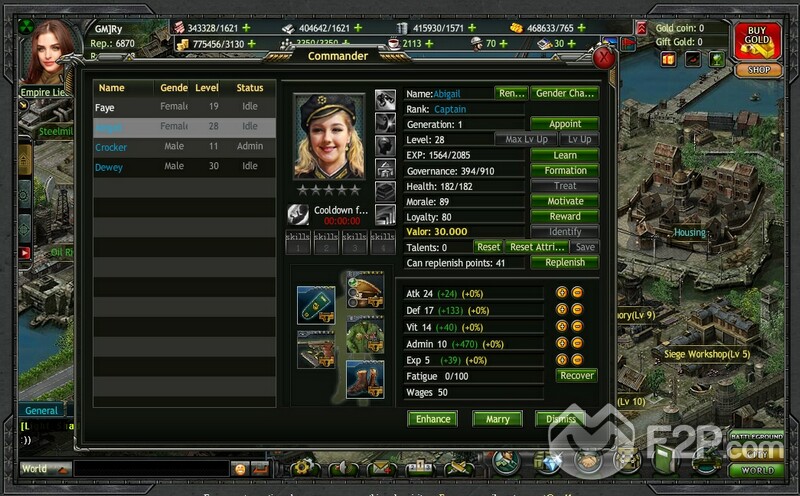Select the leather boots equipment slot

[365, 378]
